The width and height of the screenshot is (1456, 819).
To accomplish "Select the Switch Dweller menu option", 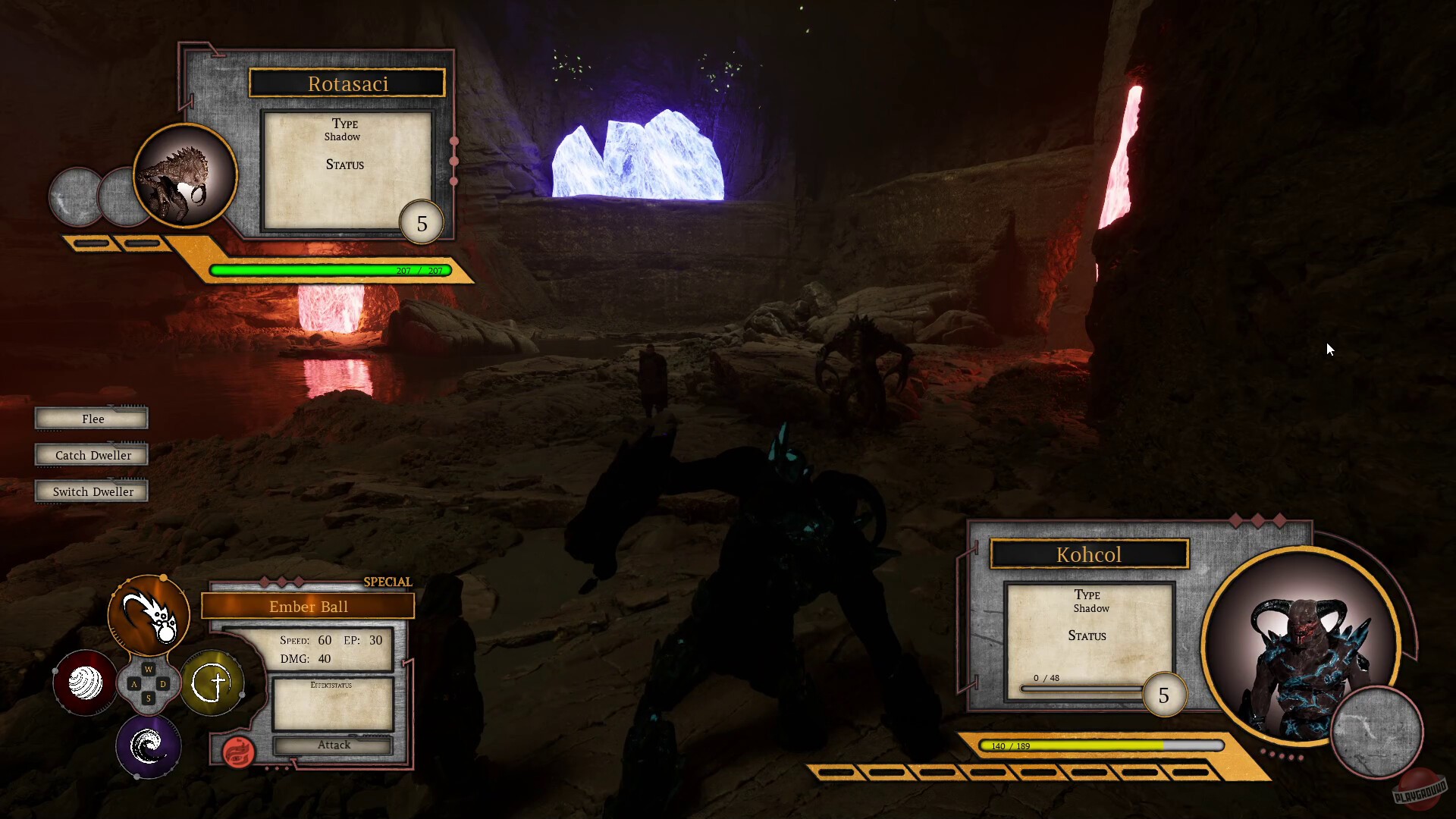I will [x=91, y=491].
